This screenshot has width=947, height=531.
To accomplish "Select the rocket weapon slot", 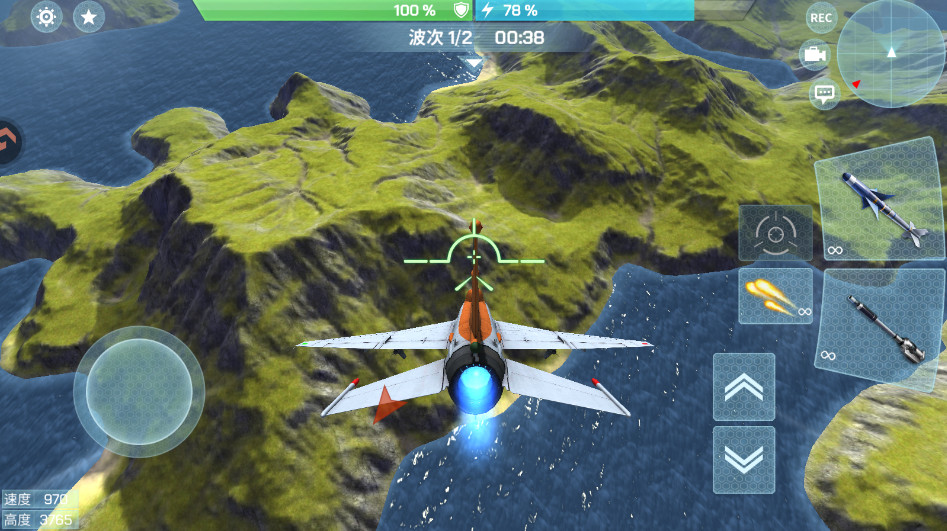I will [x=880, y=326].
